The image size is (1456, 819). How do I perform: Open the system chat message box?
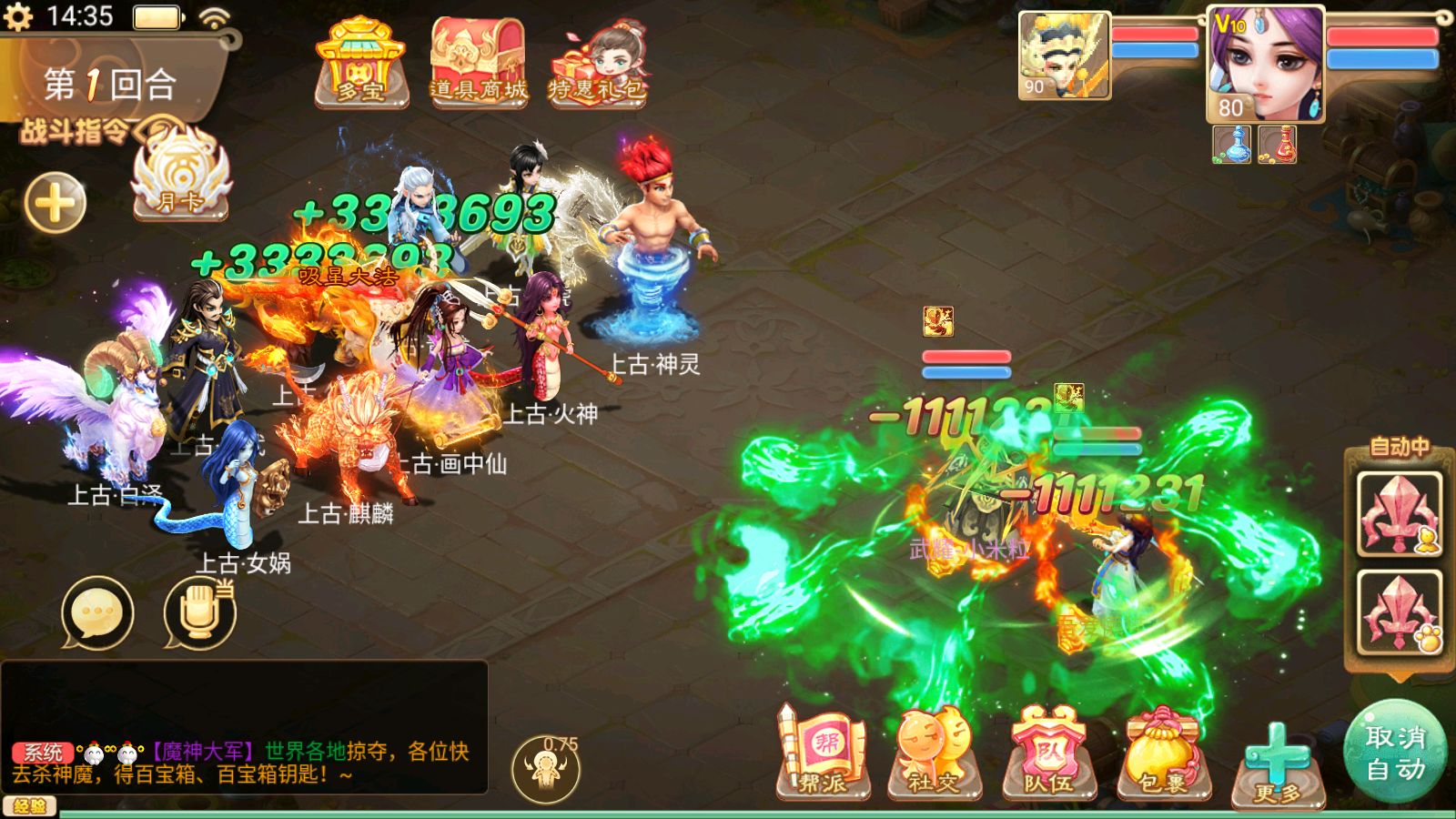(x=244, y=728)
